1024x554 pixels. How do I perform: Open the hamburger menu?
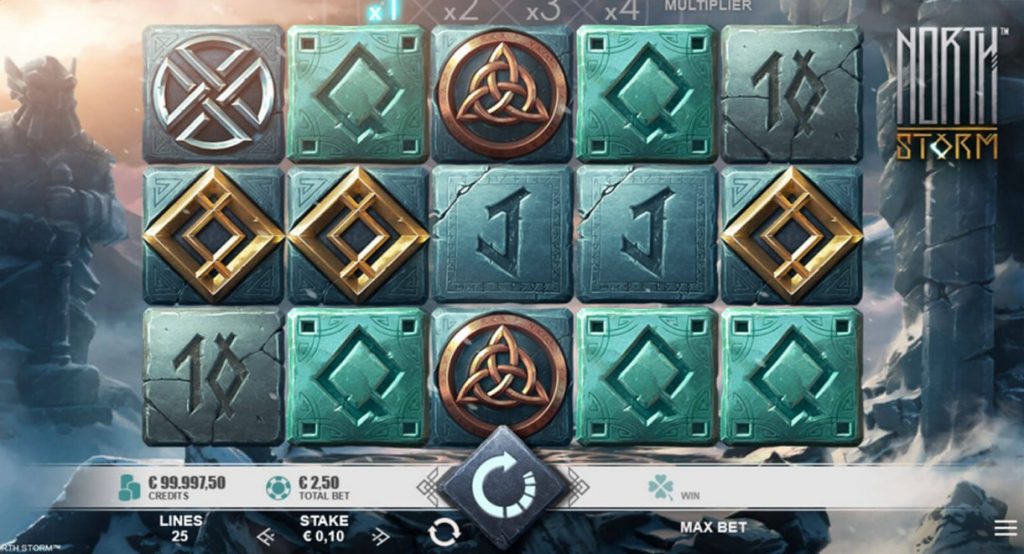tap(1006, 527)
